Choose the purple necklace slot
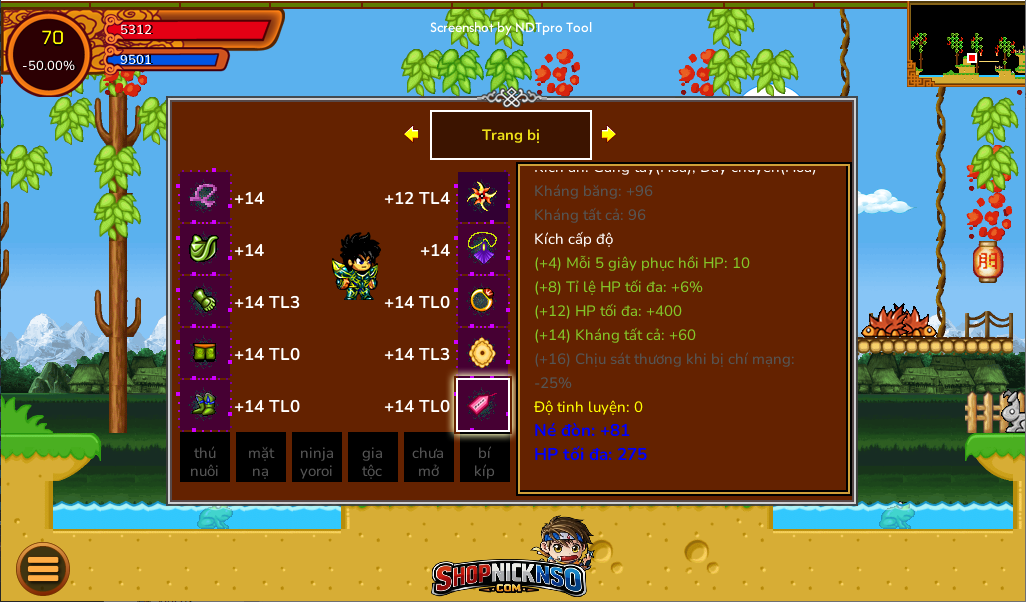The height and width of the screenshot is (602, 1026). (483, 250)
